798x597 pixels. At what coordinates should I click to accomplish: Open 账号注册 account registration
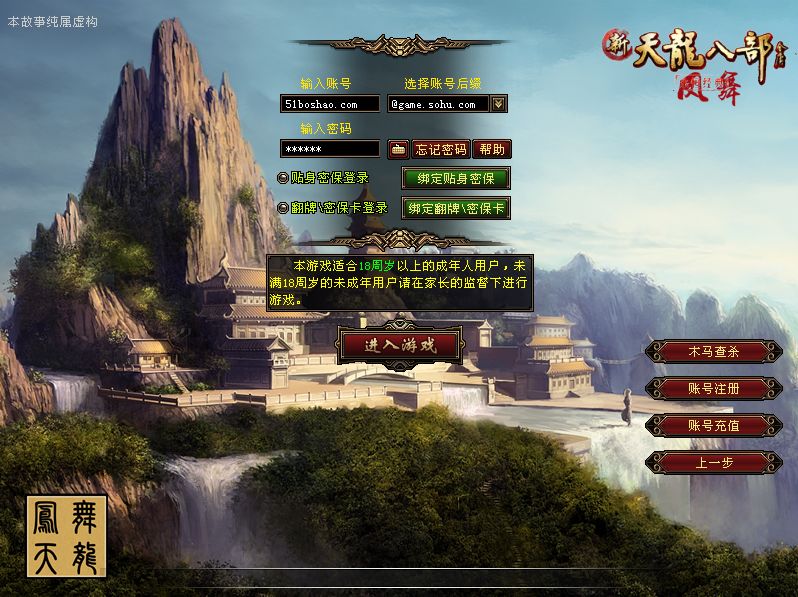[714, 389]
